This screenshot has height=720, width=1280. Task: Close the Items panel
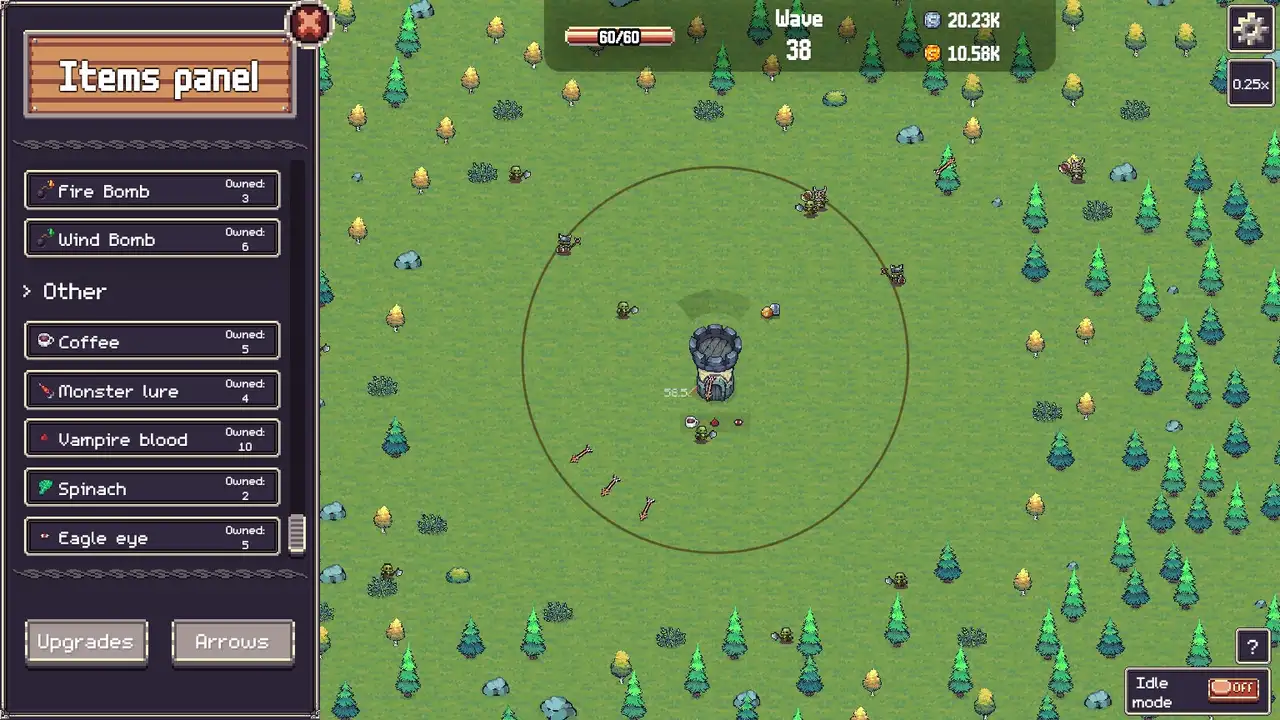309,24
